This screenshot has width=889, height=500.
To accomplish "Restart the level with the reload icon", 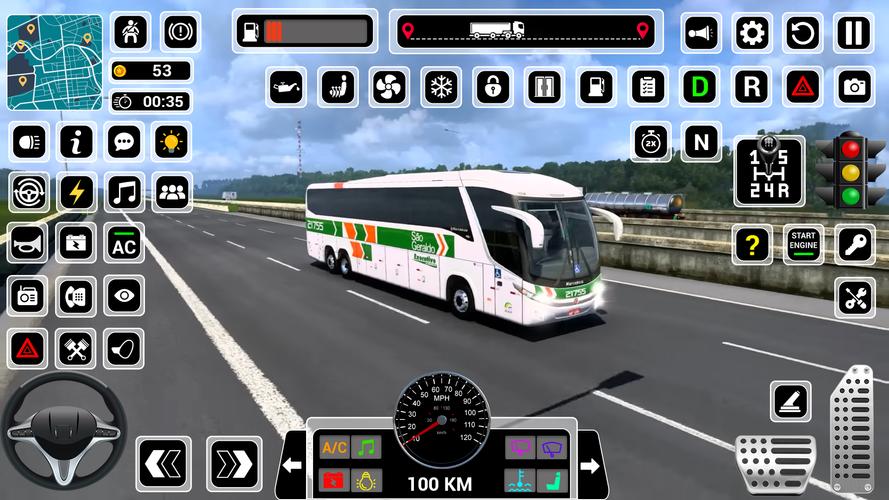I will click(802, 33).
